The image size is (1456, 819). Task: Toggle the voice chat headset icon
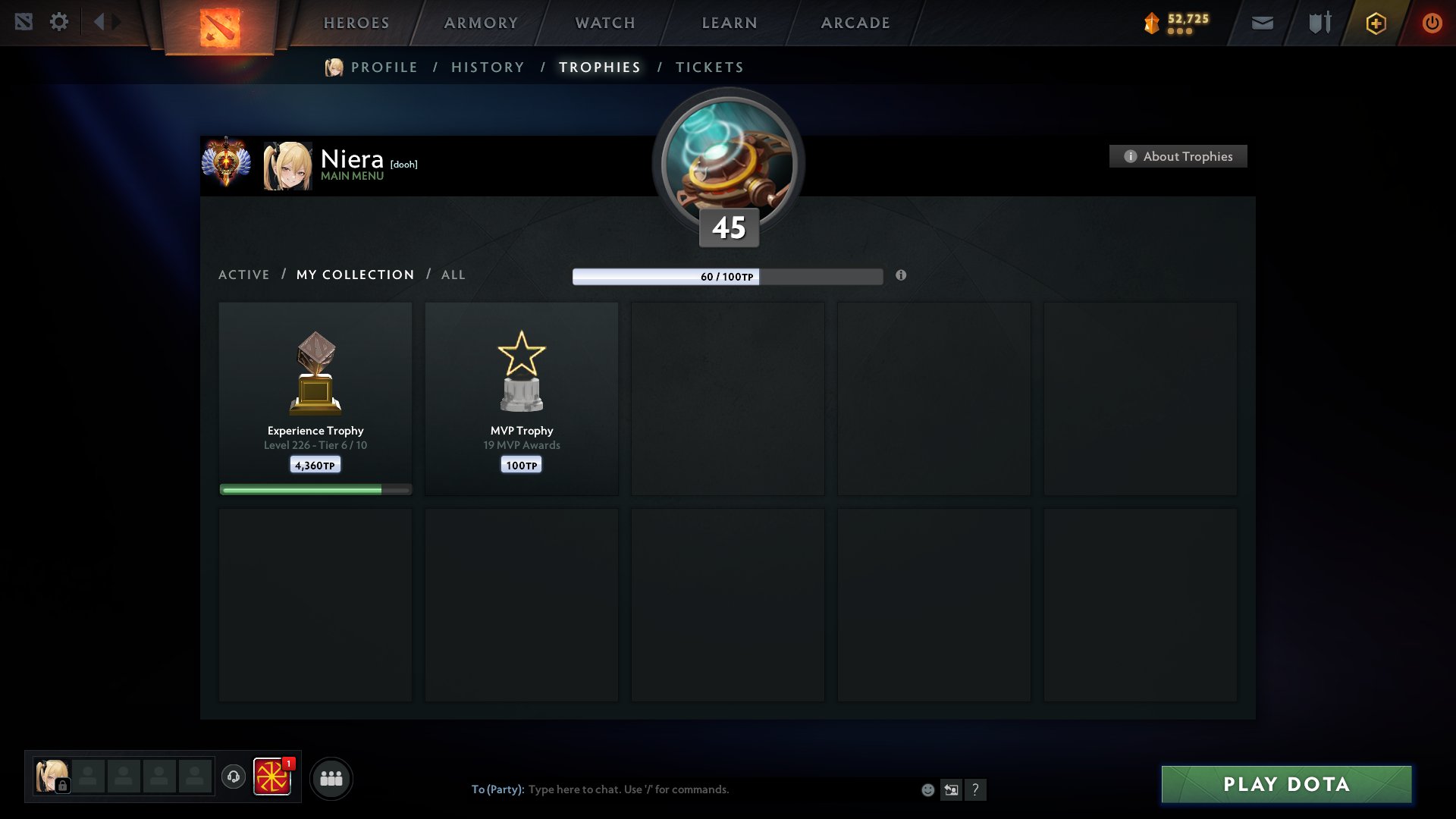(x=234, y=777)
